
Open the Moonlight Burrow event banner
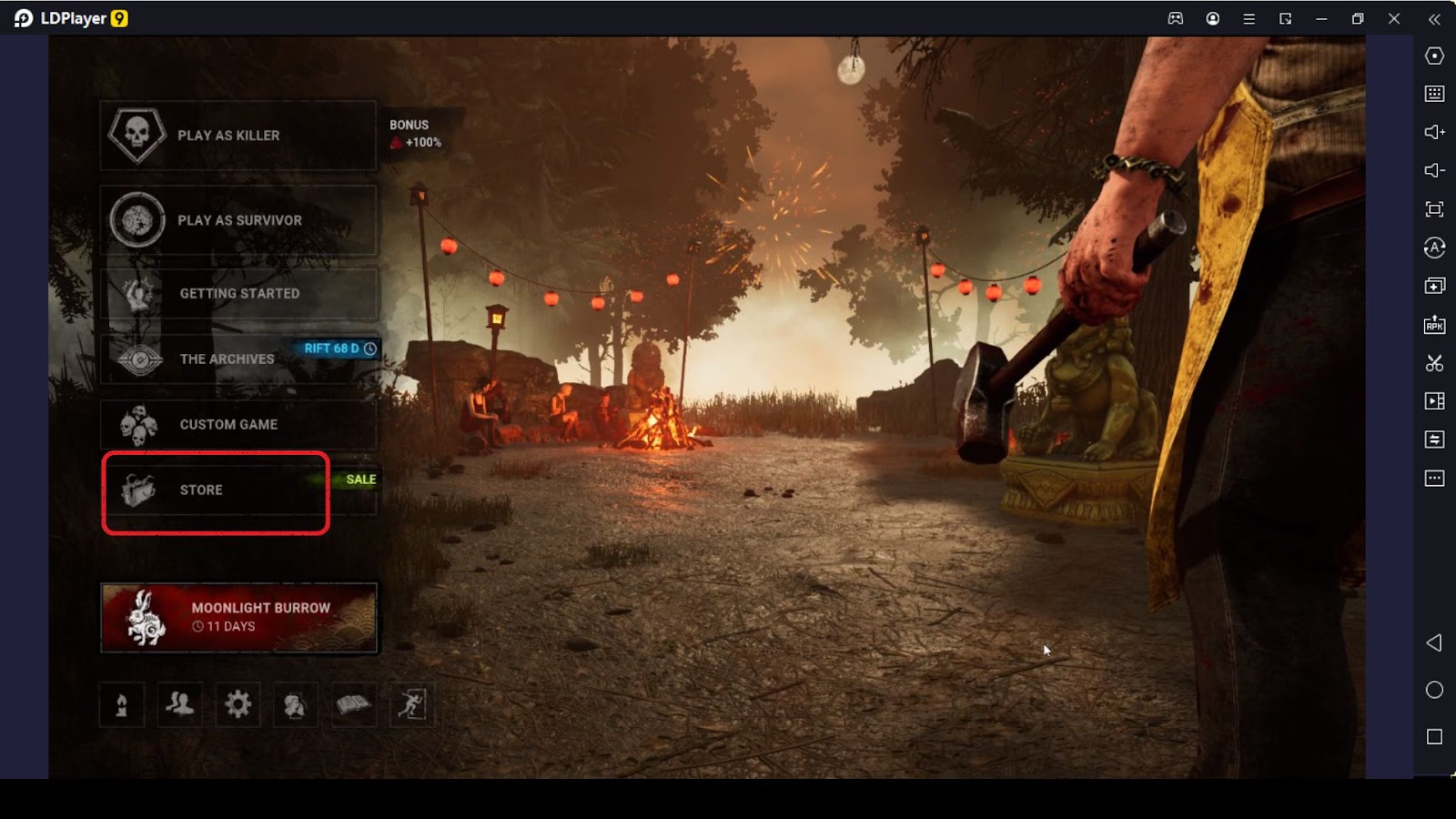coord(238,617)
